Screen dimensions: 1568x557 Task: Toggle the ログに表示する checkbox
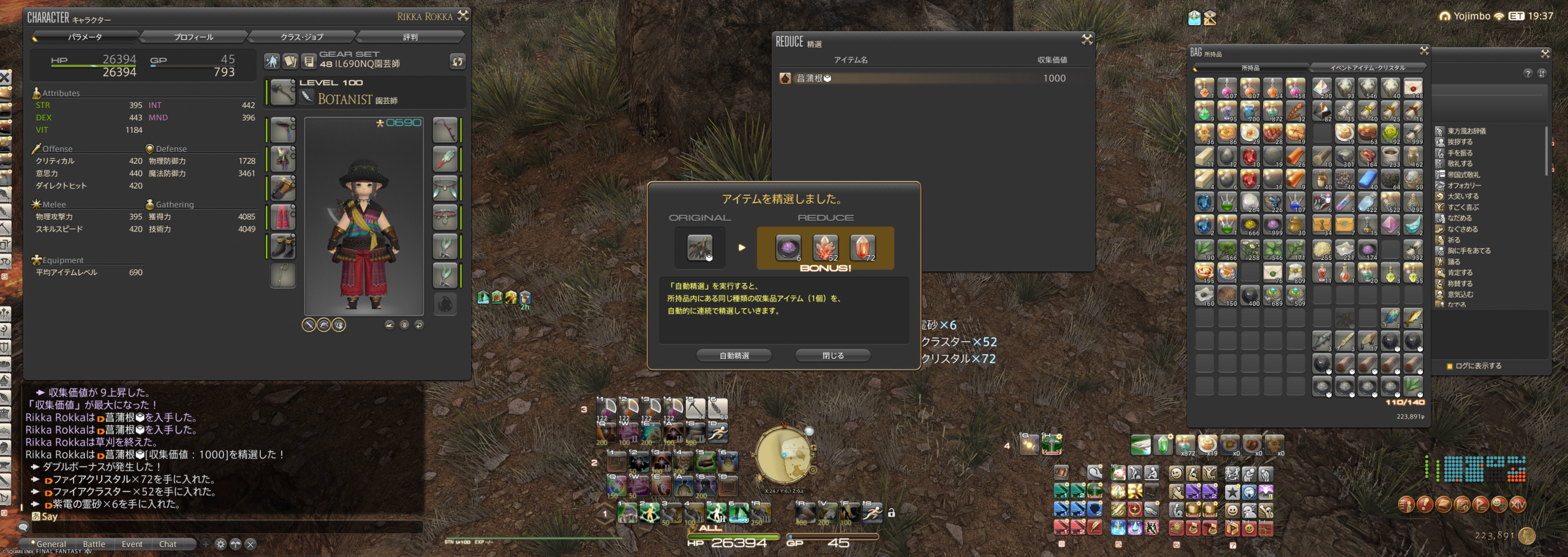(x=1450, y=366)
